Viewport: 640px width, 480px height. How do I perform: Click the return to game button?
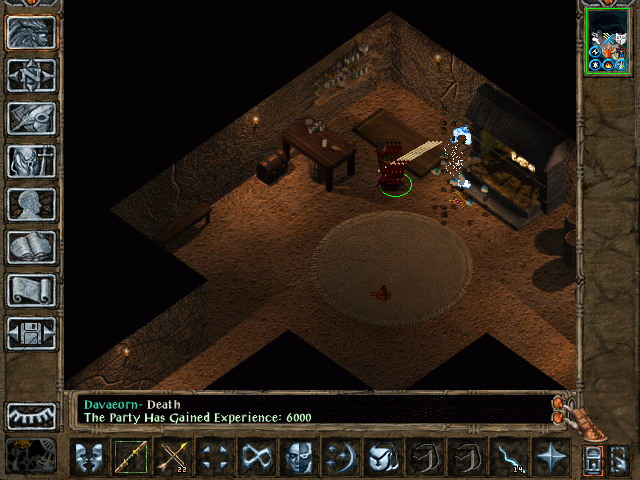(32, 32)
